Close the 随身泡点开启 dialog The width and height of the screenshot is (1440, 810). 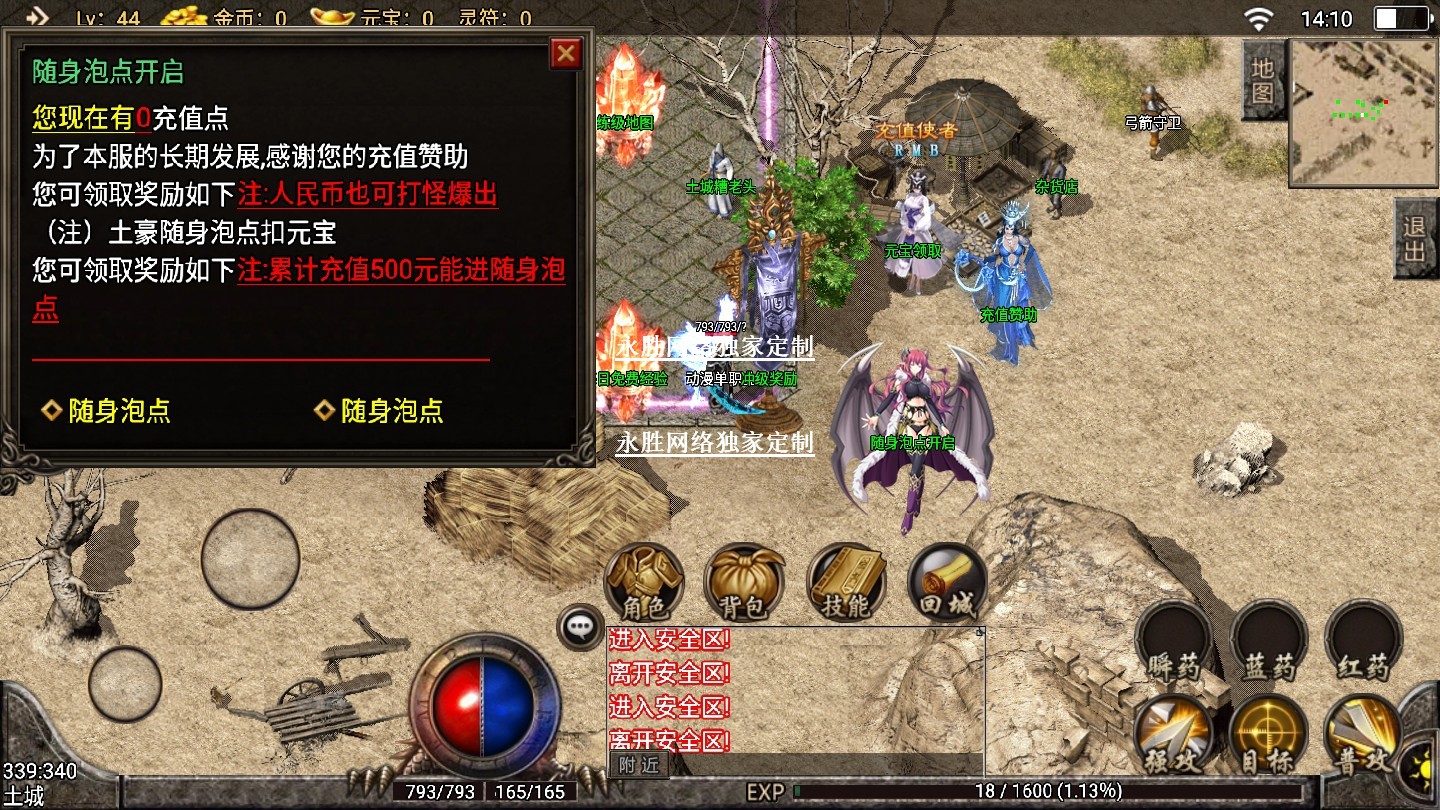coord(566,53)
